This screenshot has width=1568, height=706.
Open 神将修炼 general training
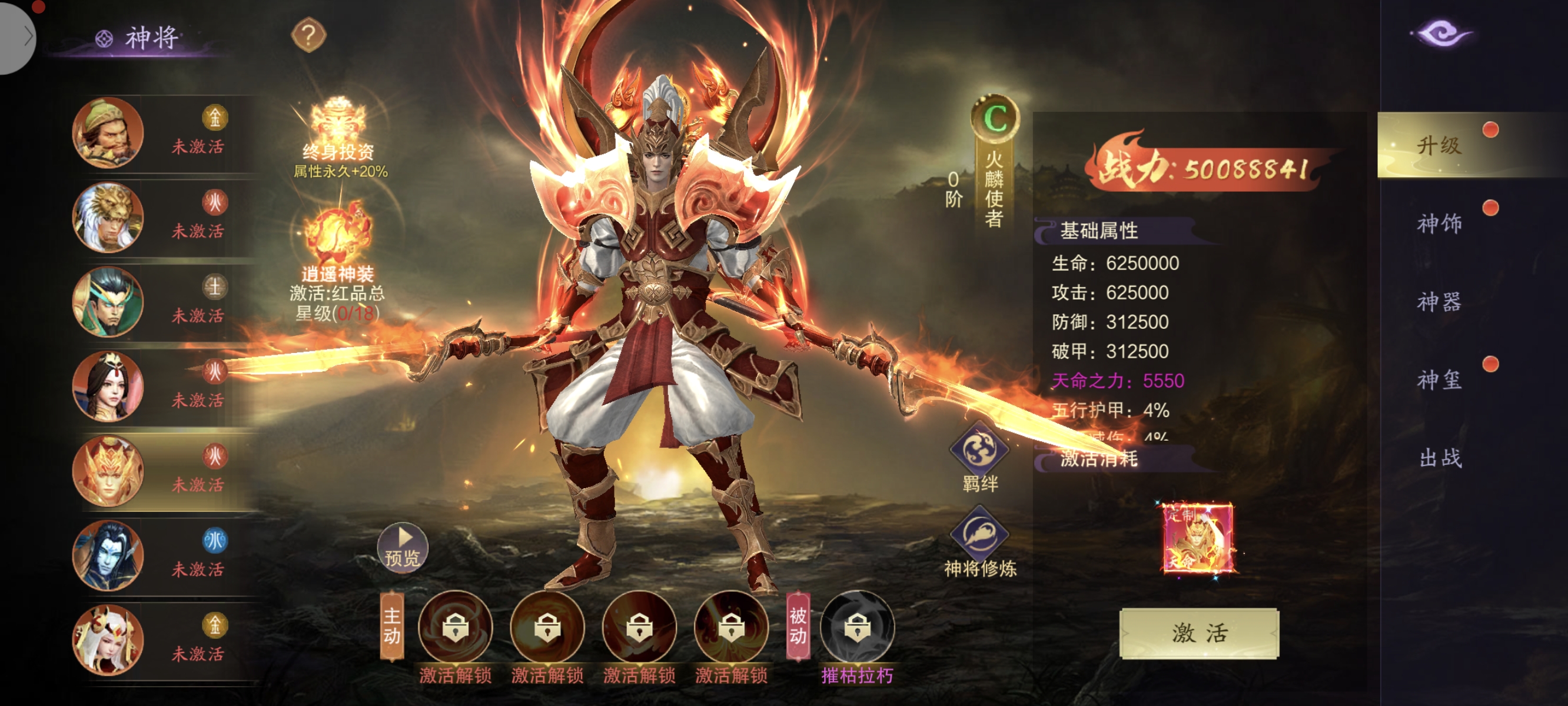point(979,535)
